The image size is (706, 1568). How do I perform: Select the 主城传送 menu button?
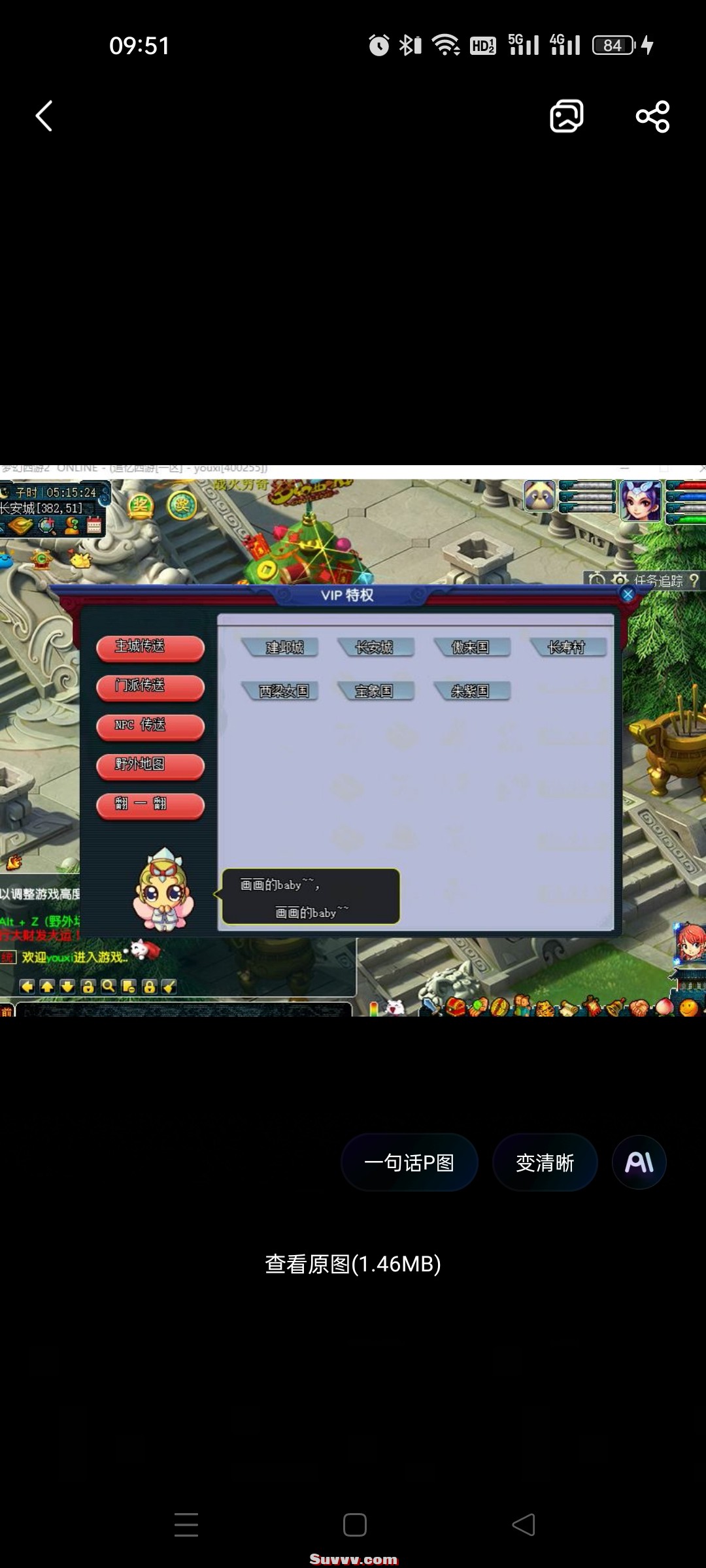pyautogui.click(x=150, y=647)
